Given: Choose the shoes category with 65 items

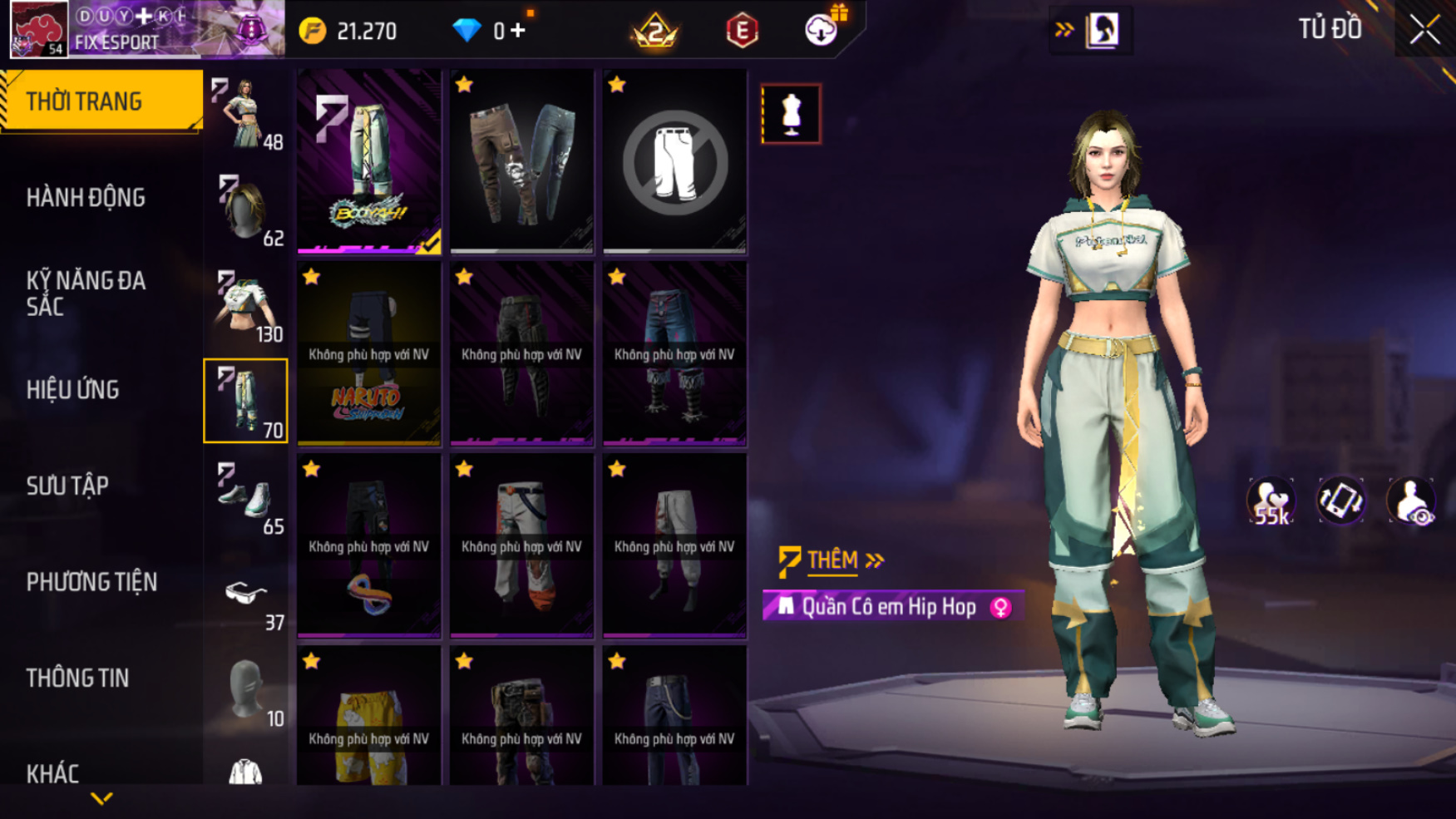Looking at the screenshot, I should pyautogui.click(x=246, y=497).
